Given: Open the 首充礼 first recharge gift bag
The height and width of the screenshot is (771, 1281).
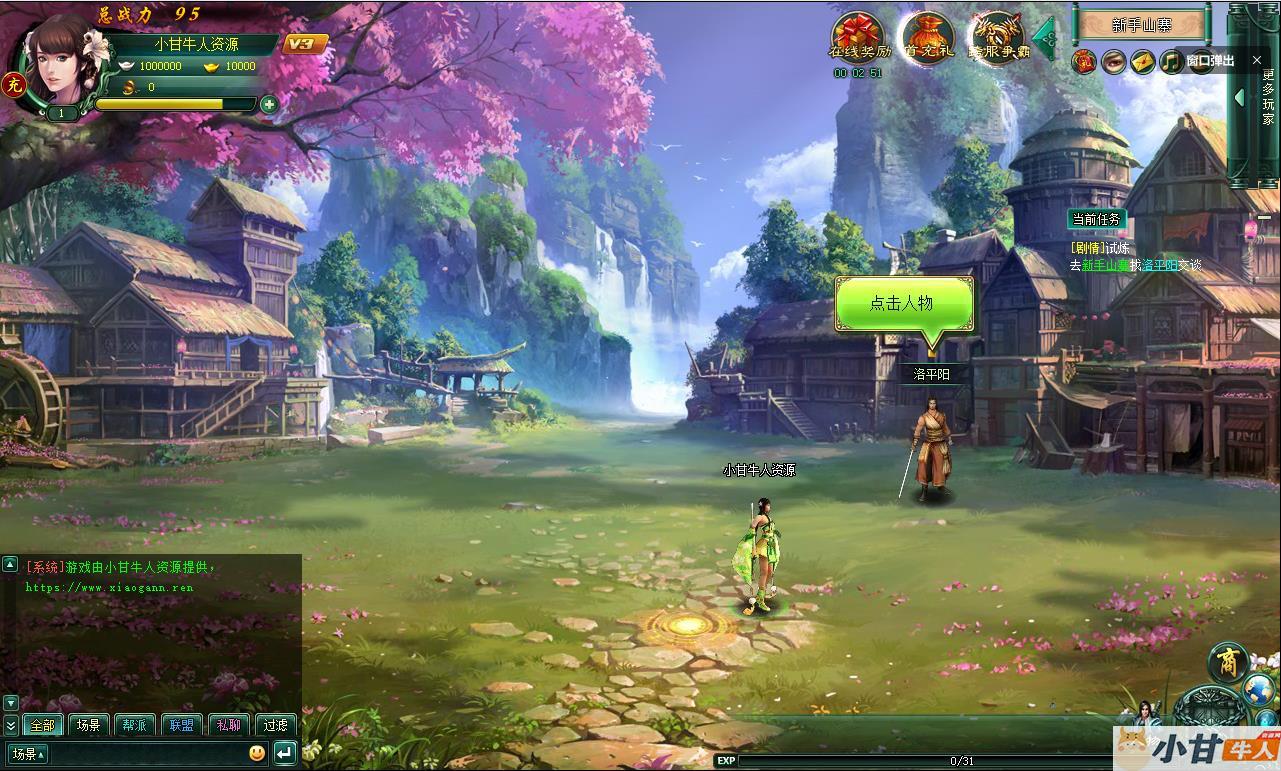Looking at the screenshot, I should 926,38.
